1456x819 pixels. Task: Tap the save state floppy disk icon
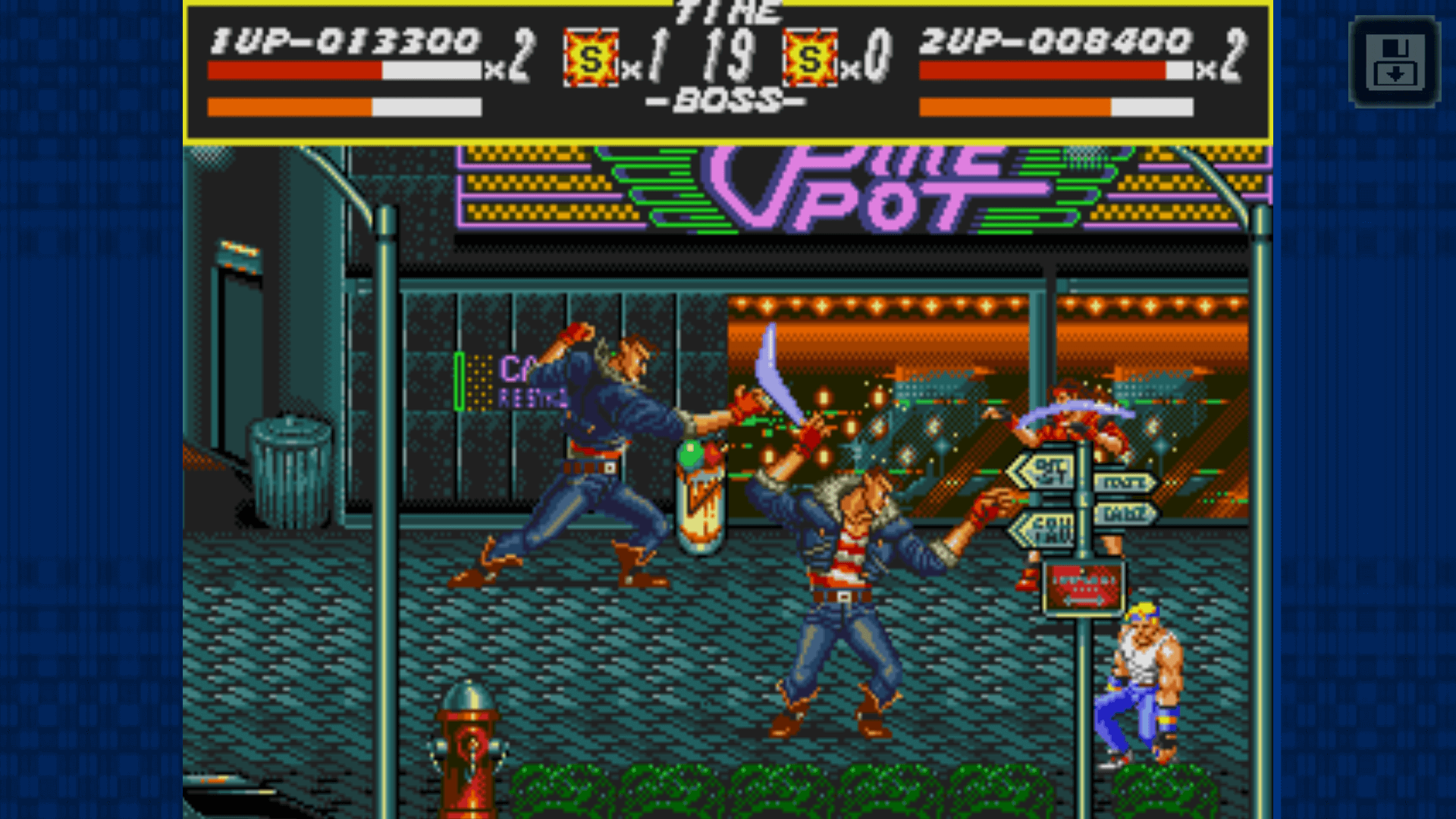pyautogui.click(x=1394, y=62)
